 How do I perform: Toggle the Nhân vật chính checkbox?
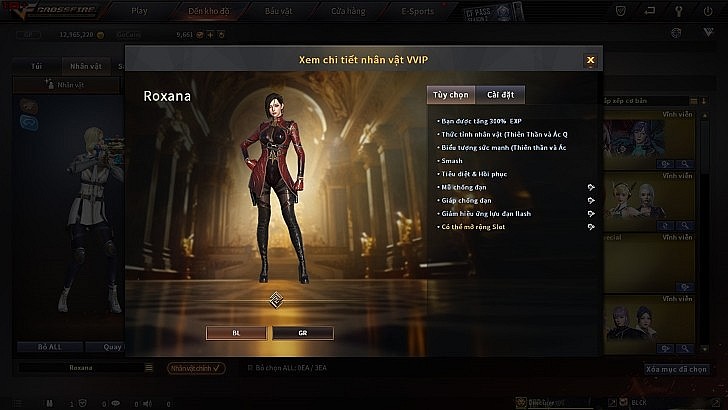196,368
